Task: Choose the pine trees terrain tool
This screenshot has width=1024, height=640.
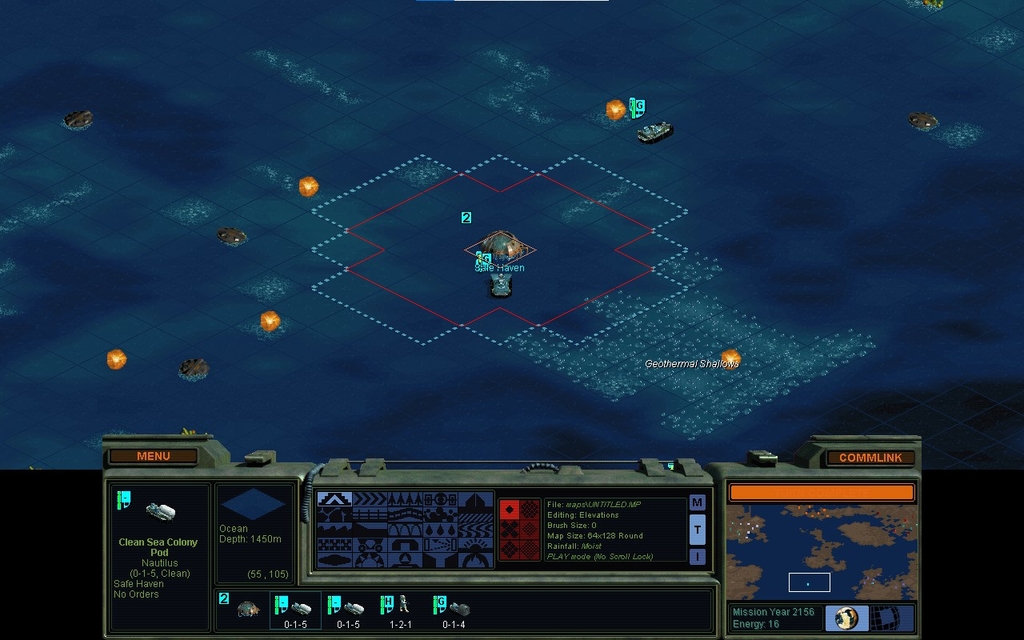Action: (x=405, y=499)
